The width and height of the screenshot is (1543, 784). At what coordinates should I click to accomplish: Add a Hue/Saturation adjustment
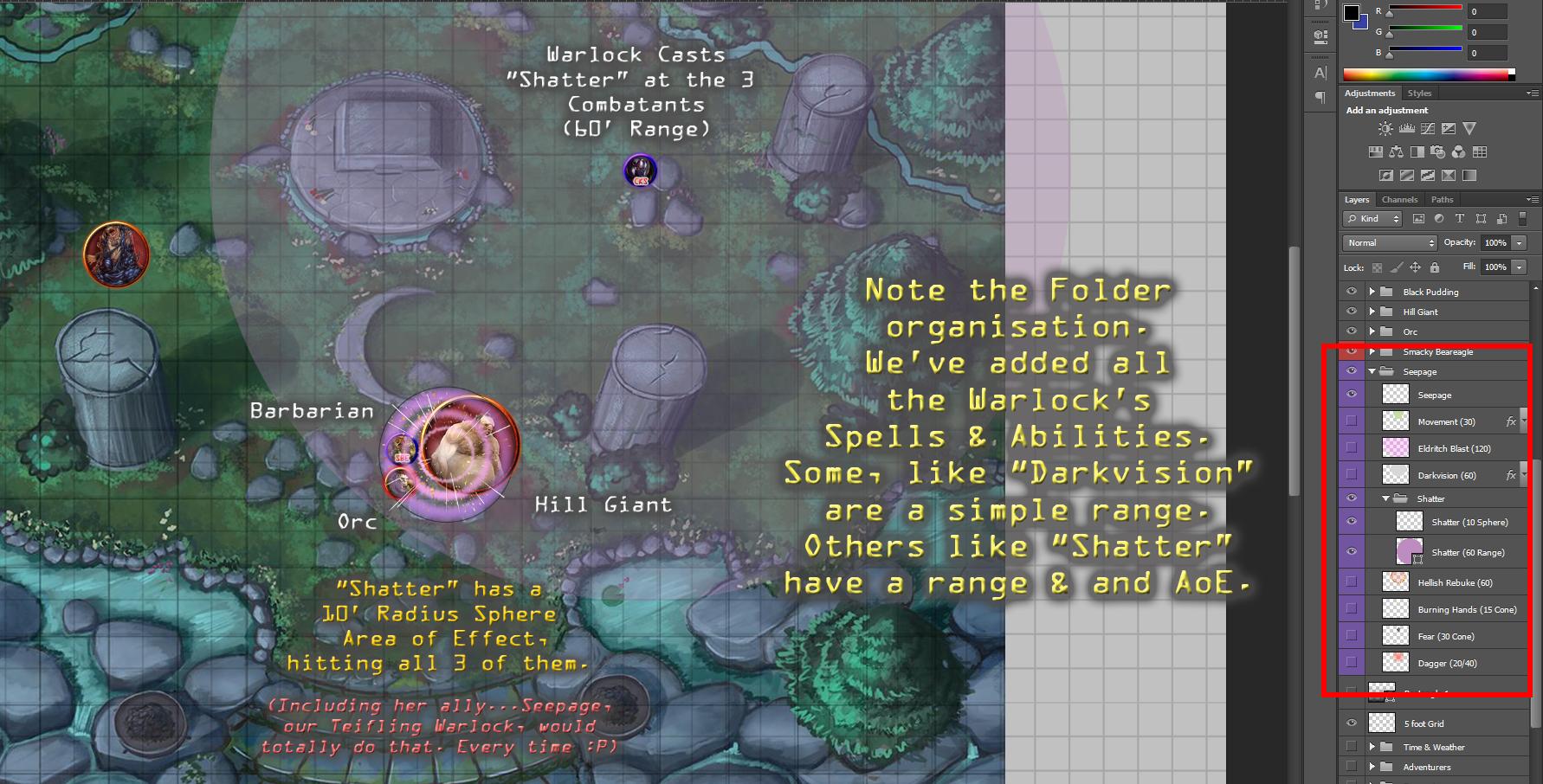click(x=1375, y=151)
